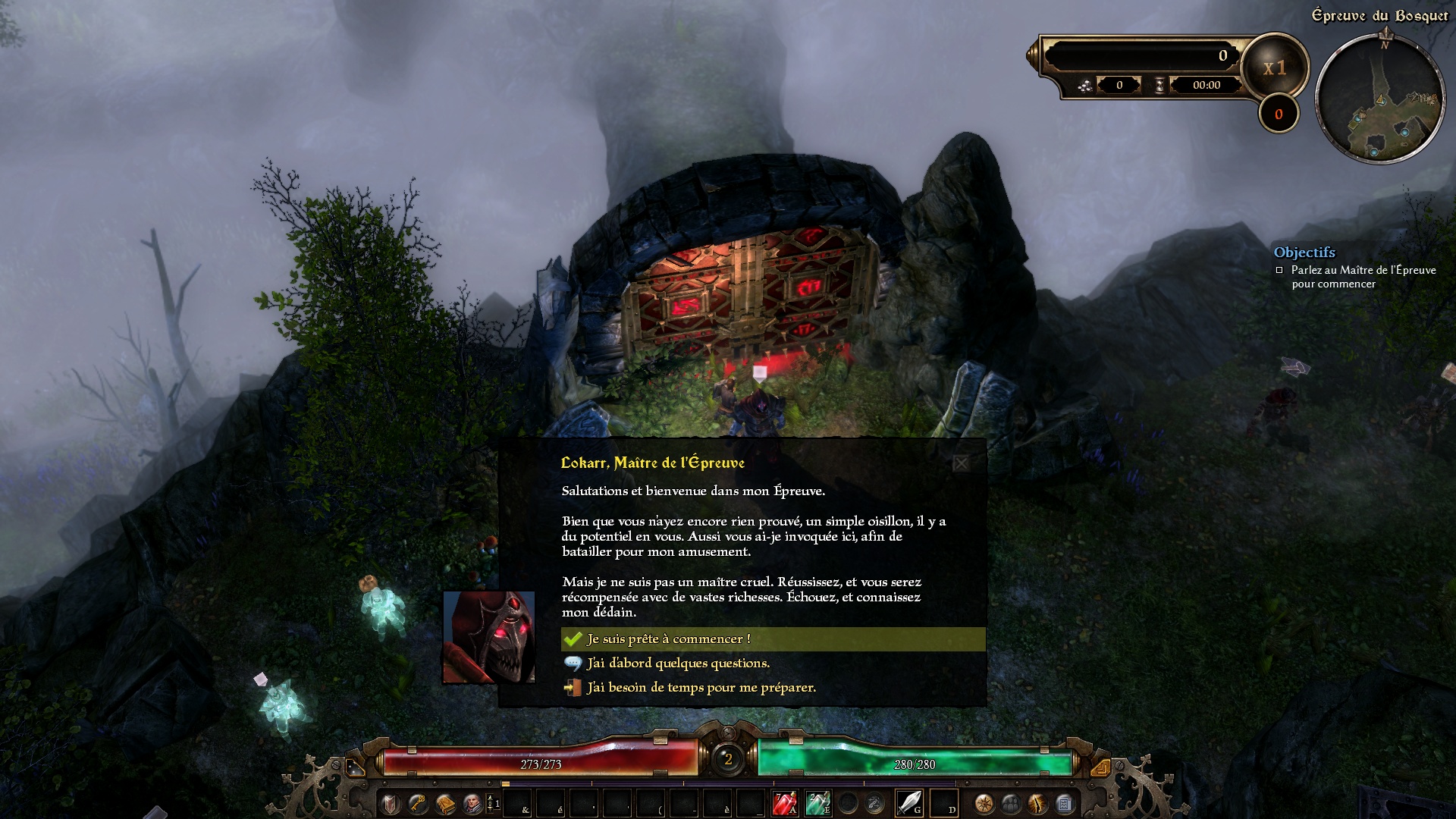Select "J'ai d'abord quelques questions."
This screenshot has height=819, width=1456.
coord(678,664)
